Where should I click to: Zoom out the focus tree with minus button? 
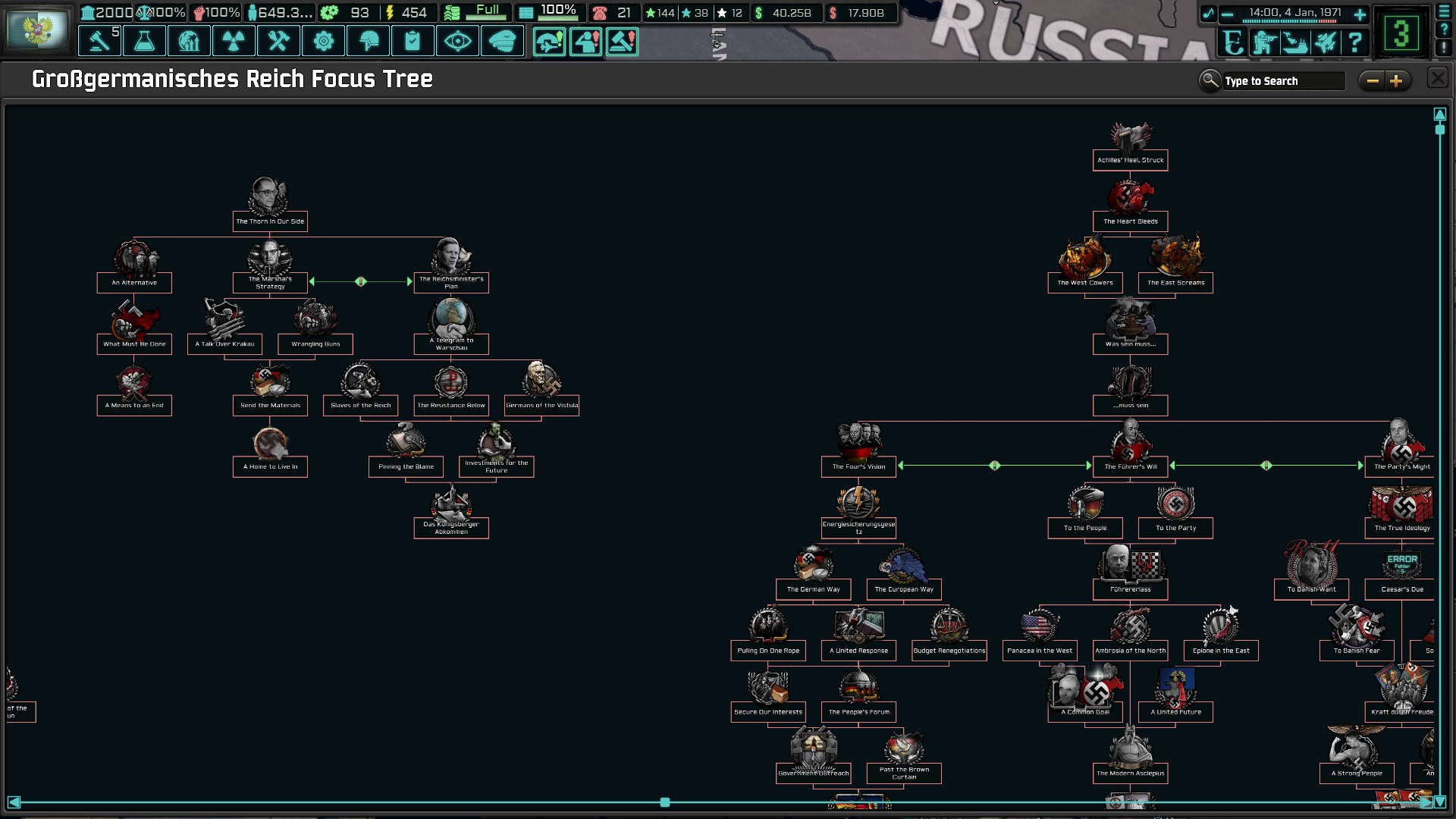[x=1373, y=81]
